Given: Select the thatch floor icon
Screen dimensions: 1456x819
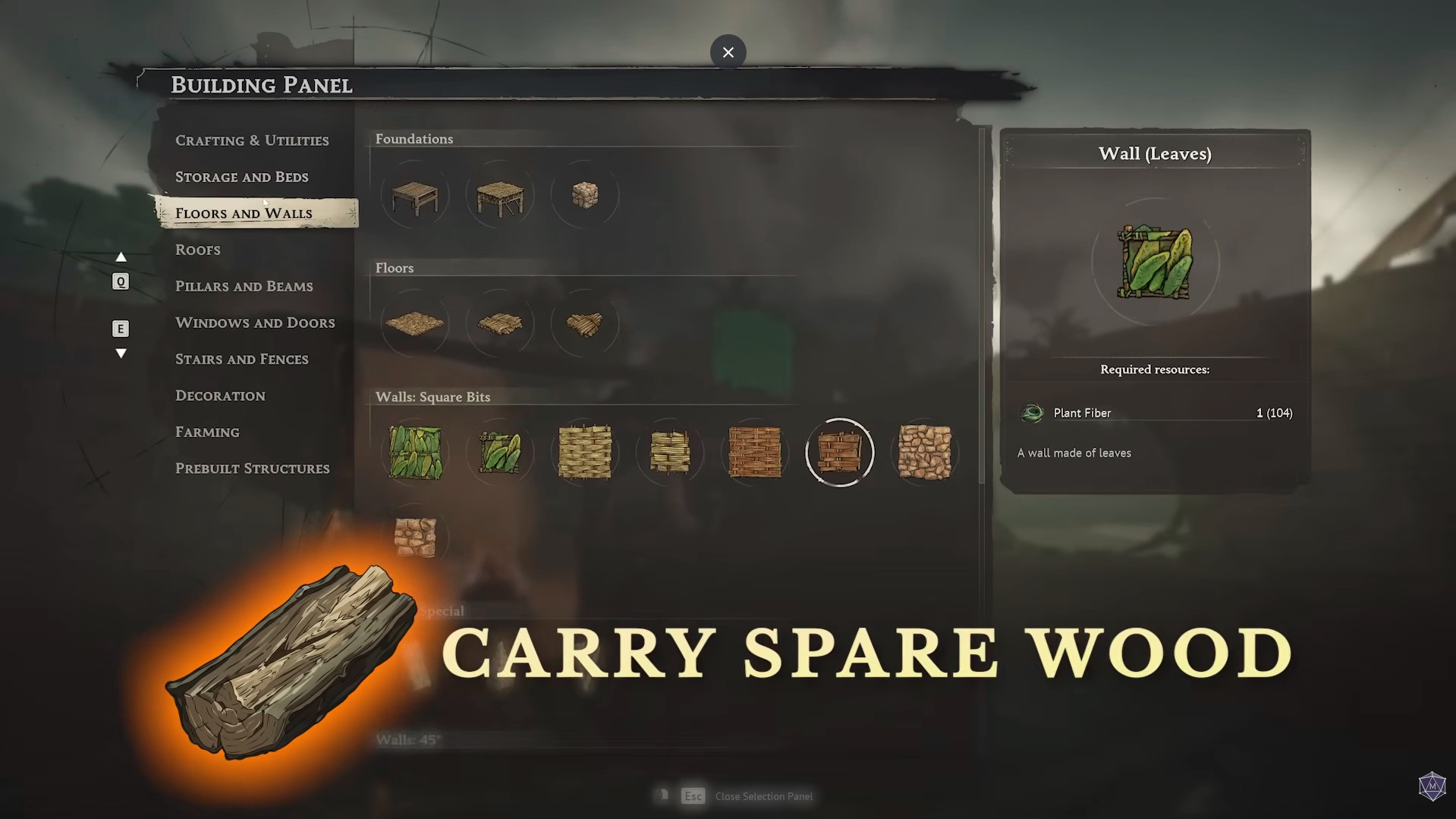Looking at the screenshot, I should pos(415,324).
